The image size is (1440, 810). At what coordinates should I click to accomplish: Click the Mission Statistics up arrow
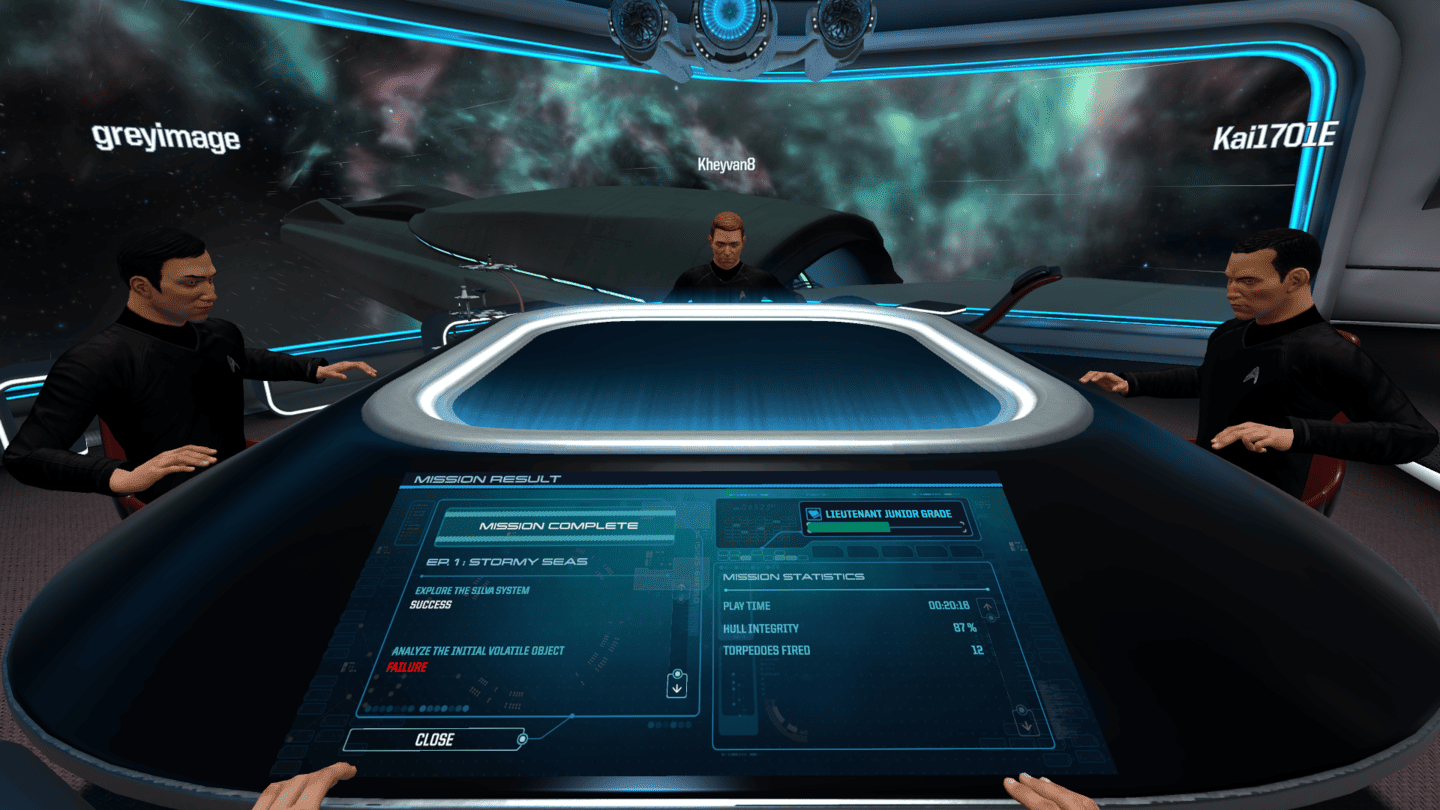(x=988, y=608)
